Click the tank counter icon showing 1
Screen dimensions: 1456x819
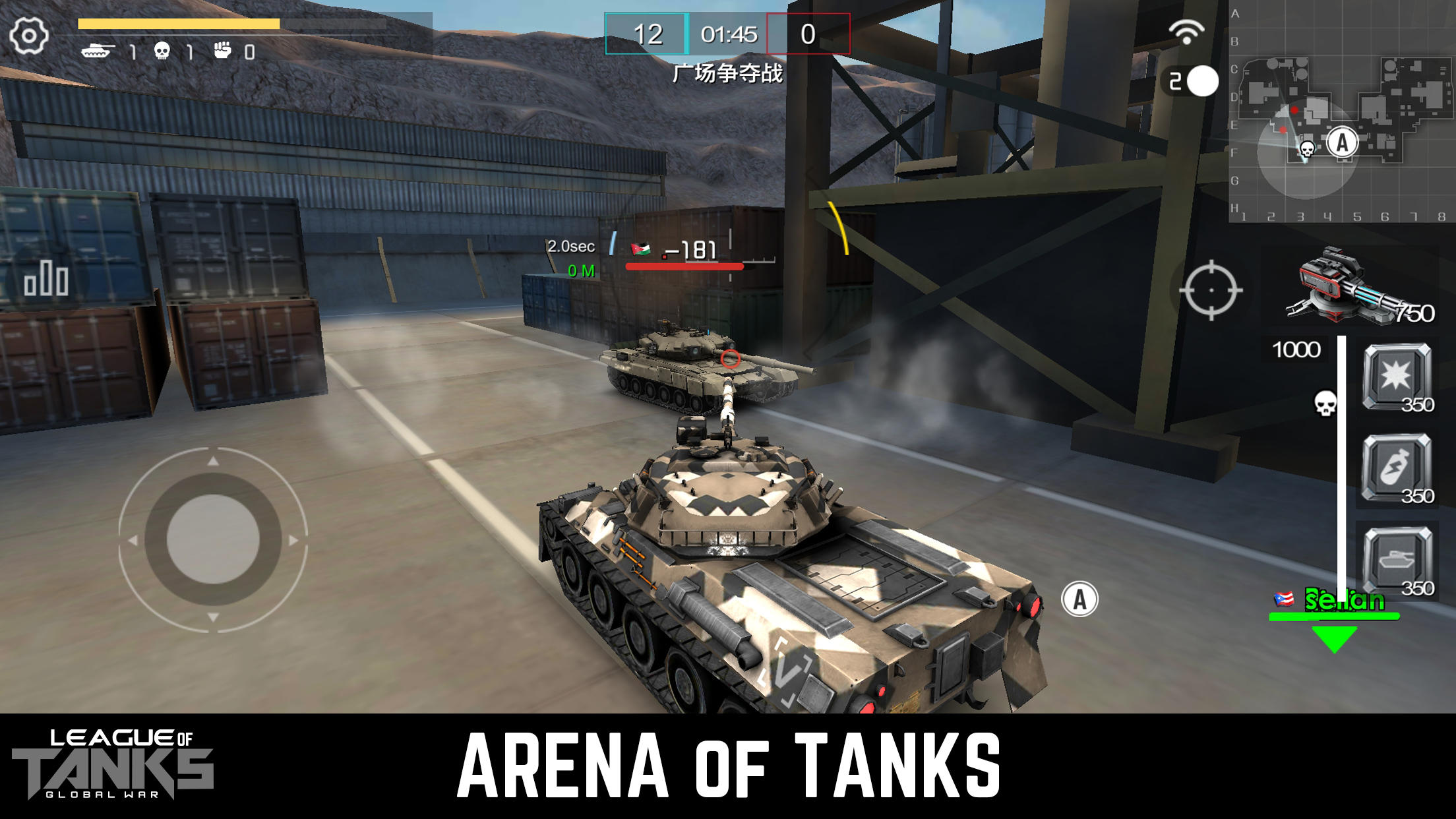click(x=98, y=51)
